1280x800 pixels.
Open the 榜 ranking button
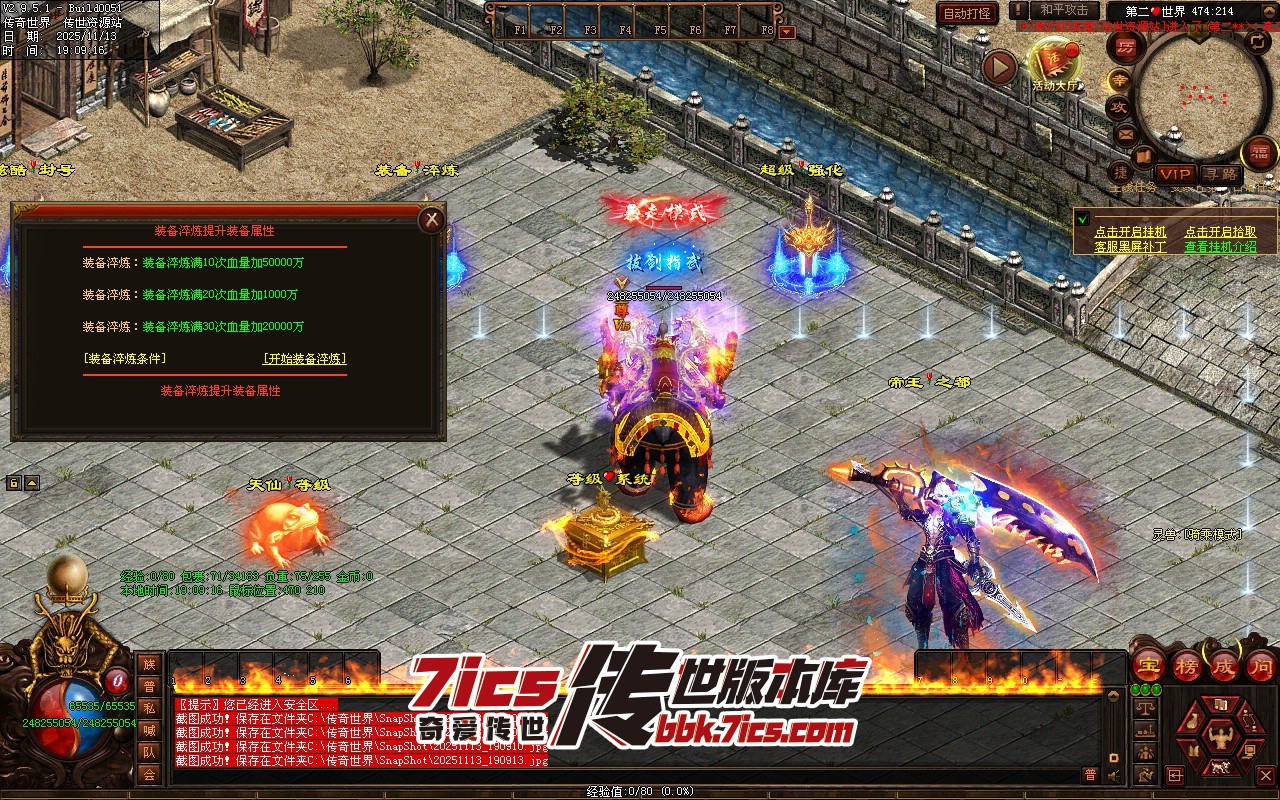tap(1186, 665)
